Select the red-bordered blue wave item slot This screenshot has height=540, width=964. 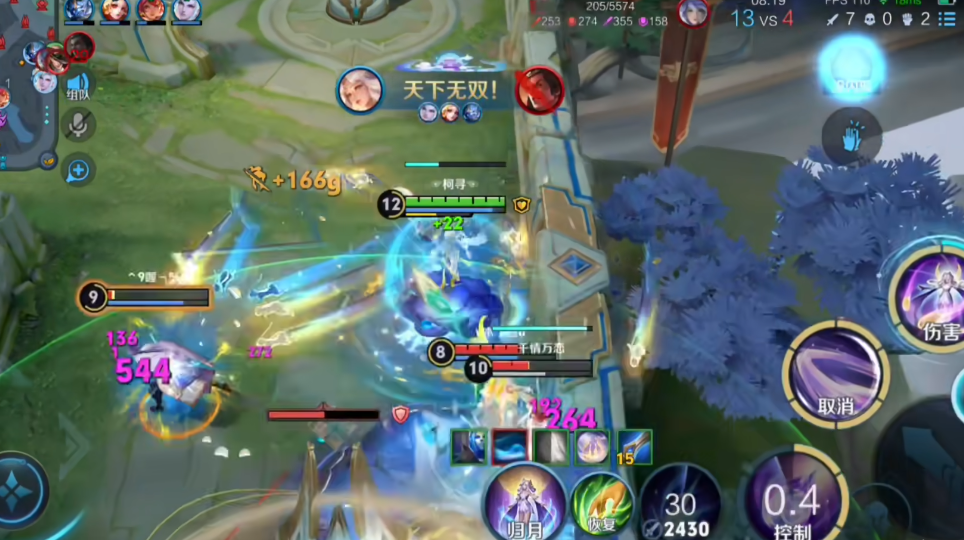(x=509, y=447)
